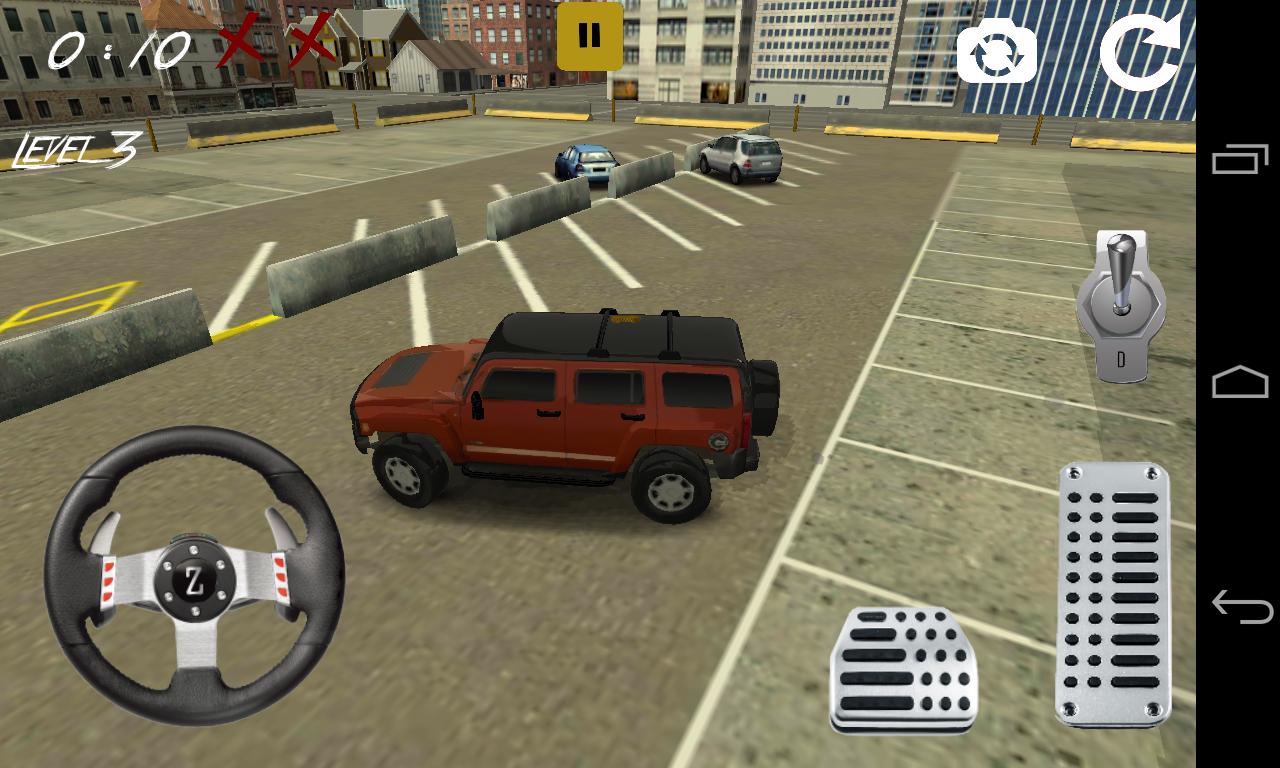Open Android recent apps
This screenshot has height=768, width=1280.
click(1239, 160)
